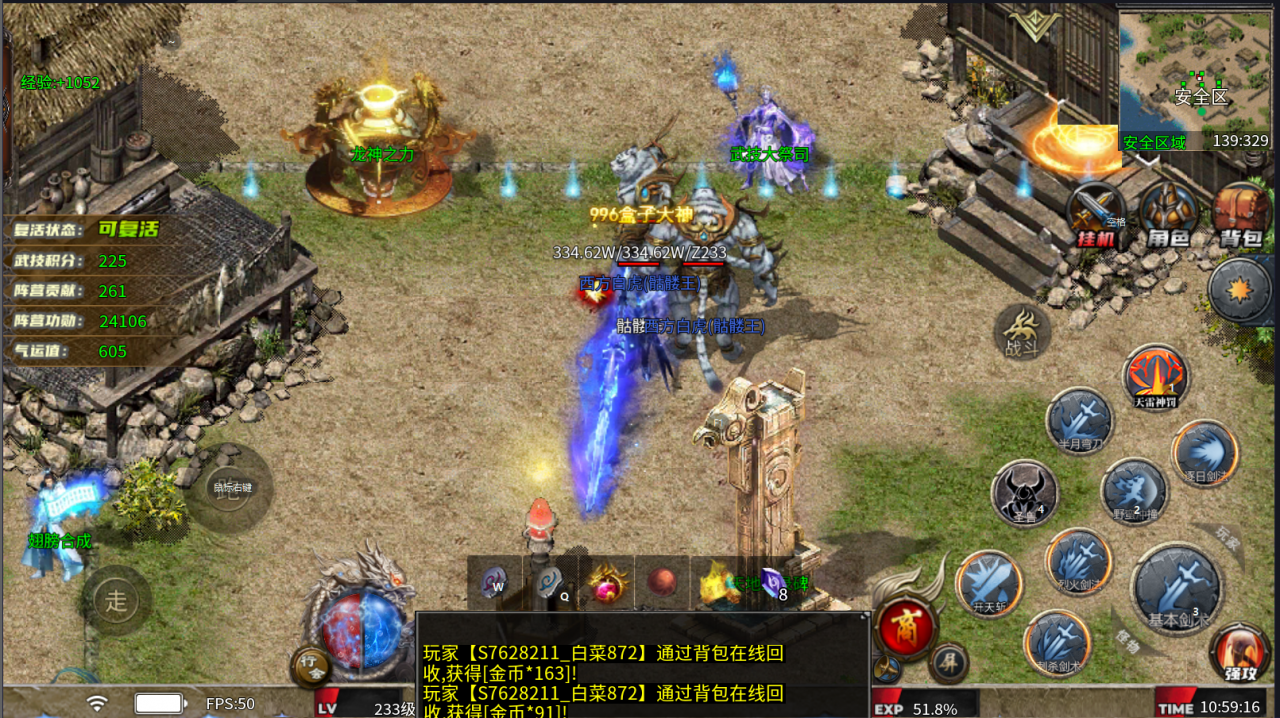Open the 背包 backpack
Viewport: 1280px width, 718px height.
[1240, 214]
